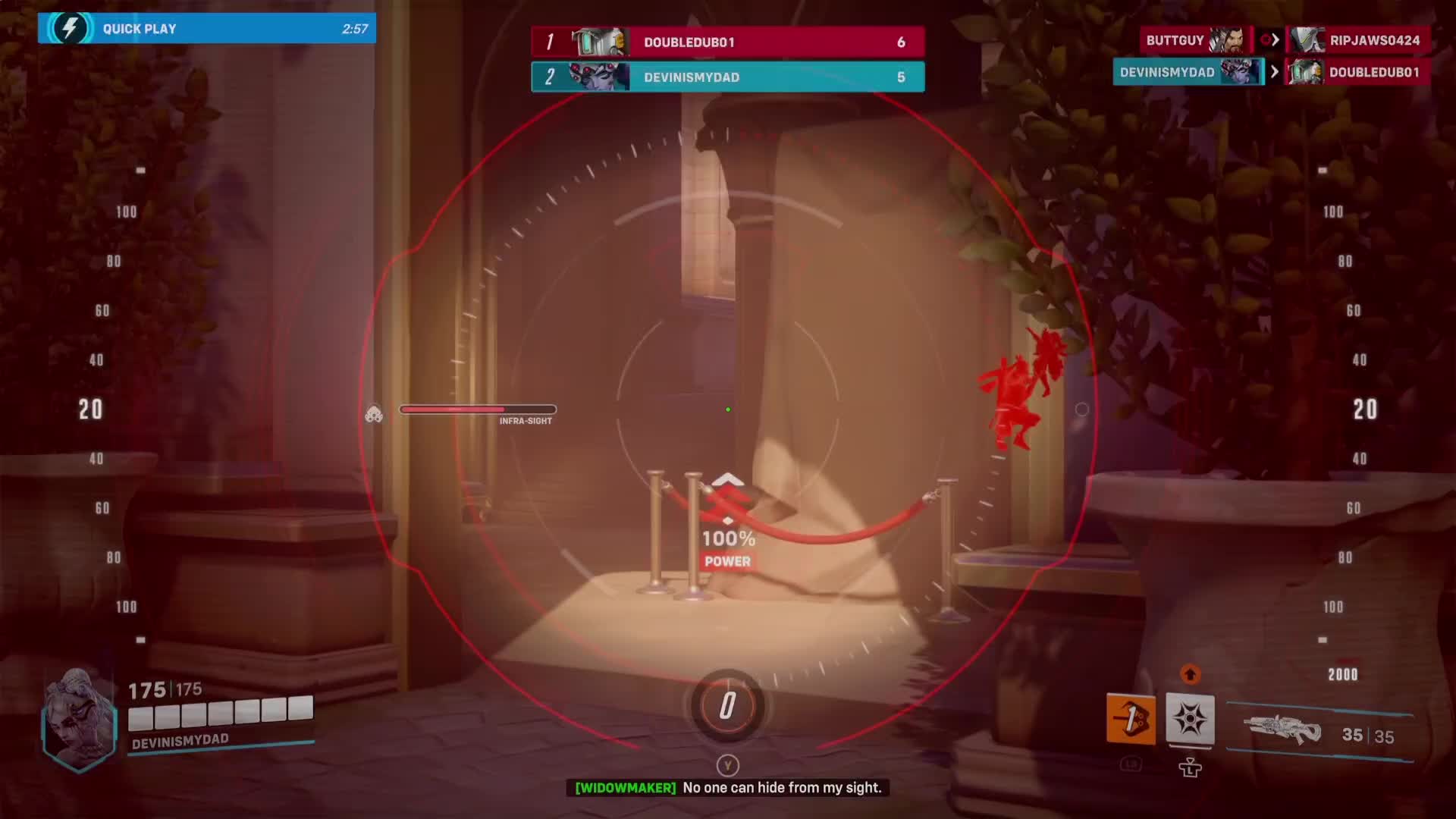This screenshot has width=1456, height=819.
Task: Select DOUBLEDUB01's first-place scoreboard row
Action: pyautogui.click(x=727, y=42)
